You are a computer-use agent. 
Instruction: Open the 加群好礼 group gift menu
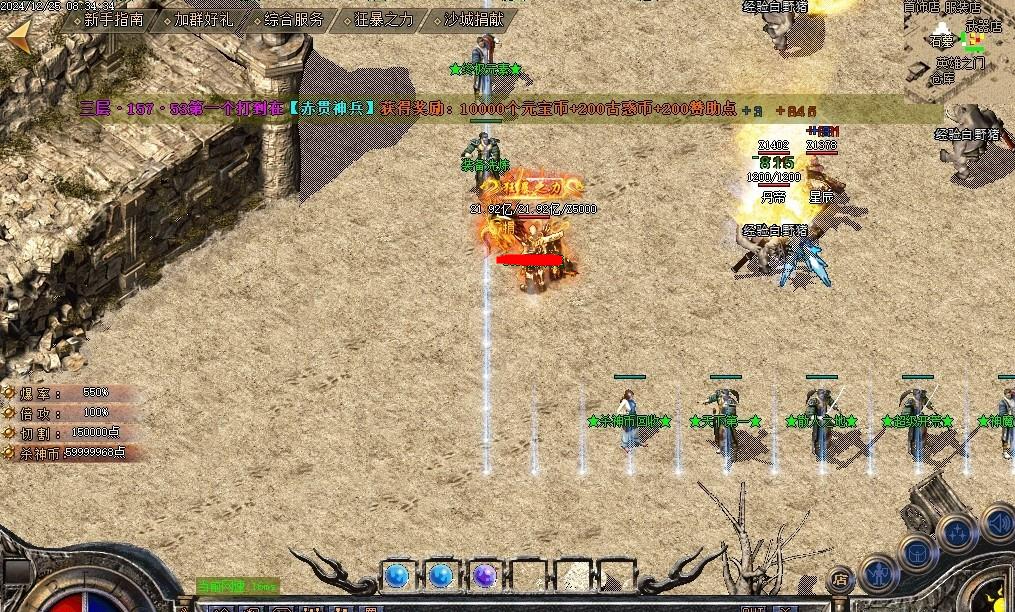tap(201, 19)
